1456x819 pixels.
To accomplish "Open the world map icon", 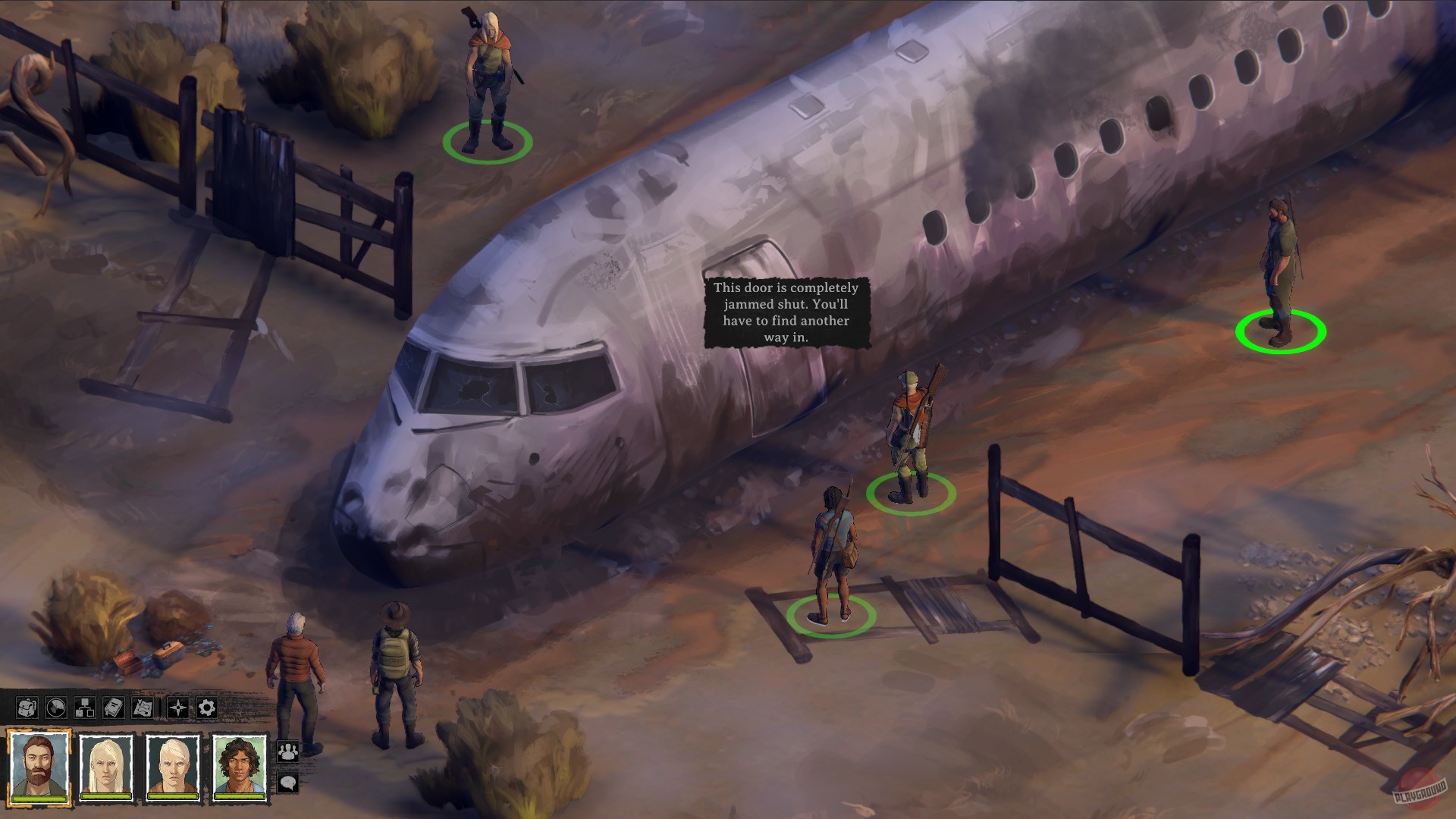I will [x=143, y=708].
